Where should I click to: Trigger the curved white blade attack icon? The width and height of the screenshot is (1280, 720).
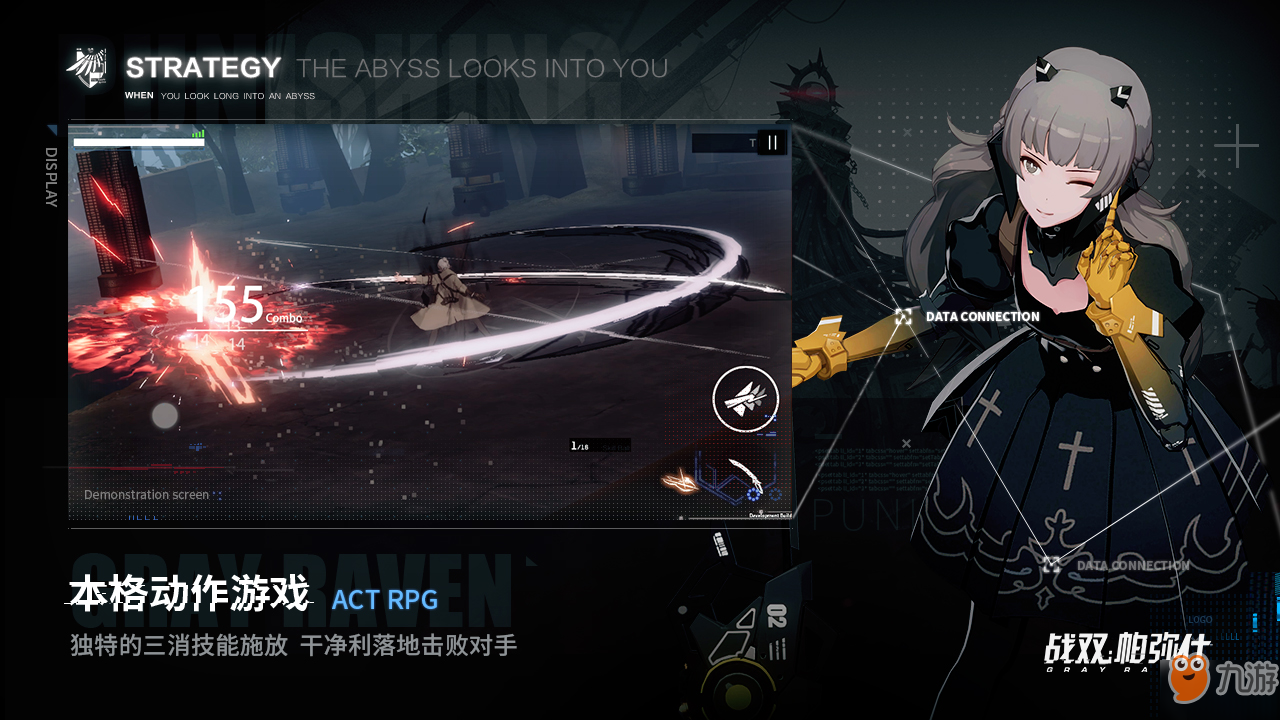pos(744,477)
